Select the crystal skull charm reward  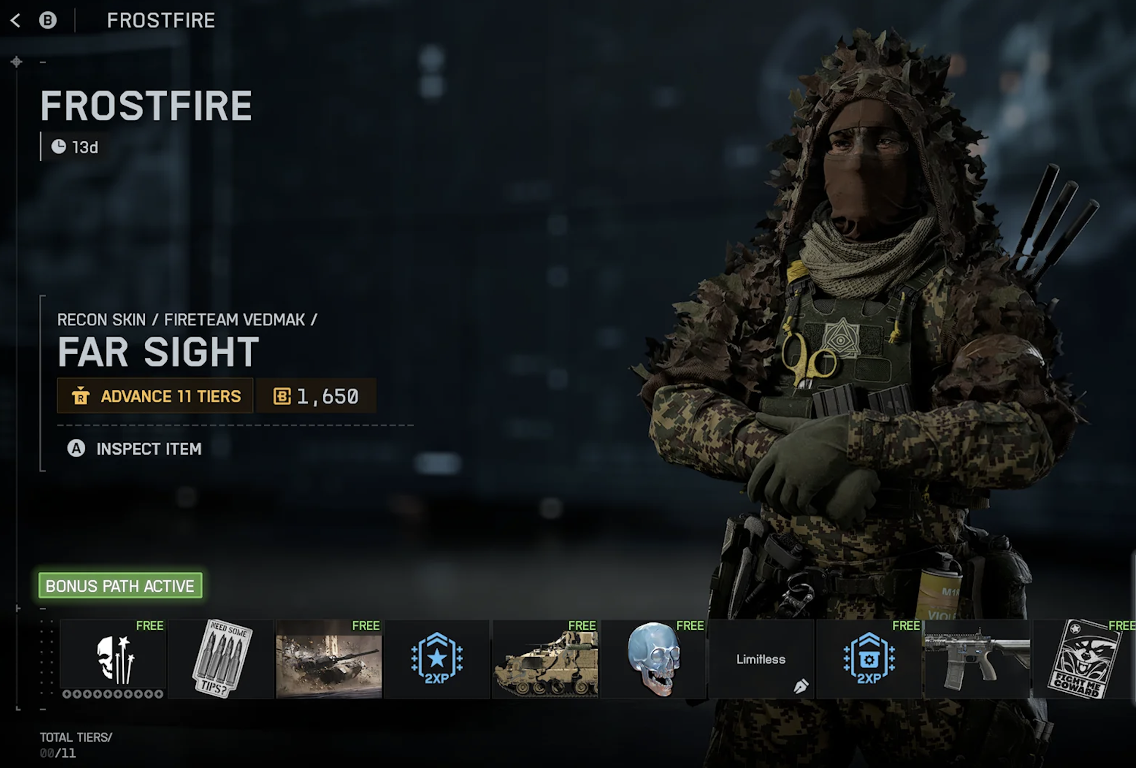653,659
